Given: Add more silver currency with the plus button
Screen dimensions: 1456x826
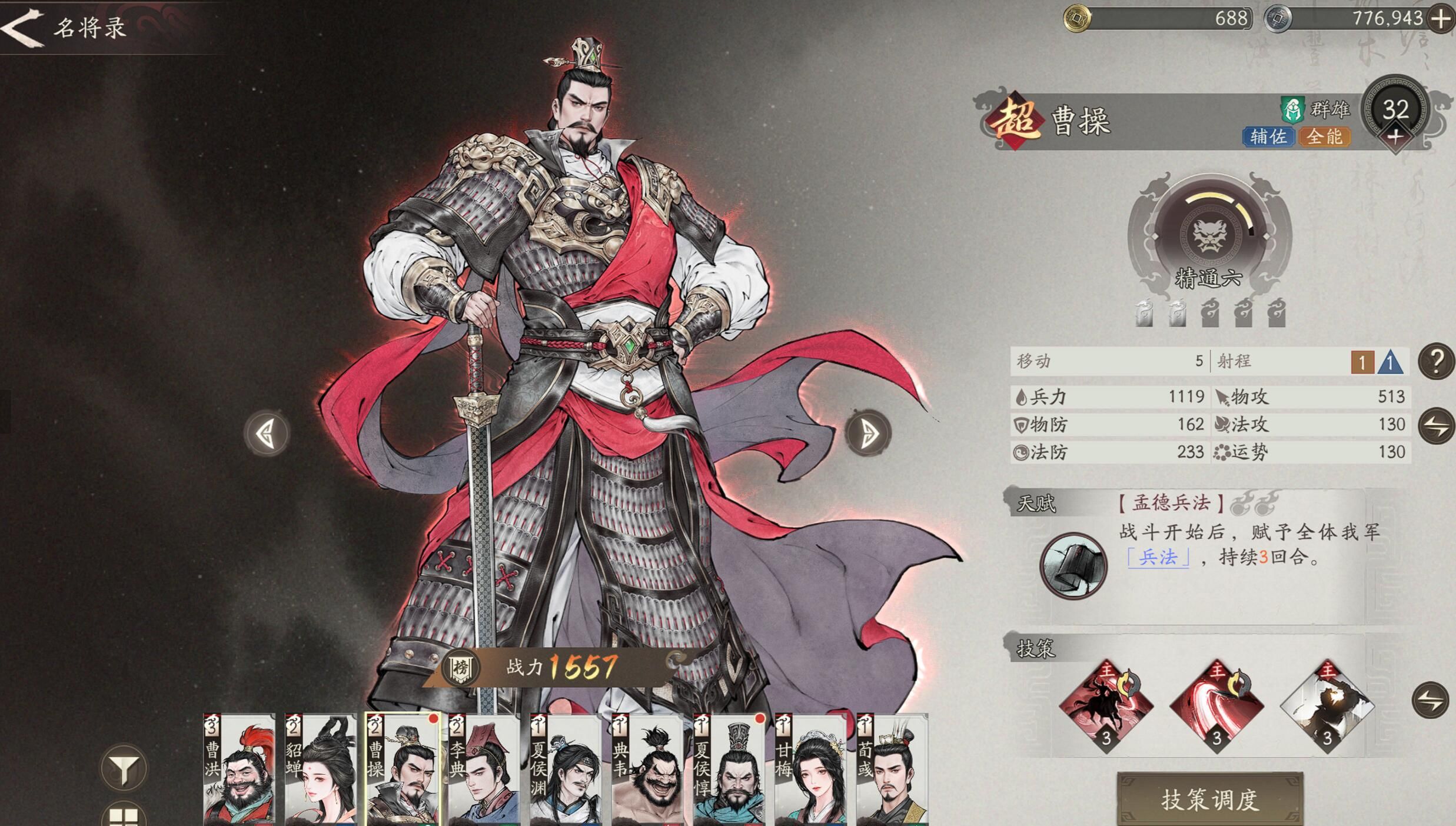Looking at the screenshot, I should point(1441,19).
